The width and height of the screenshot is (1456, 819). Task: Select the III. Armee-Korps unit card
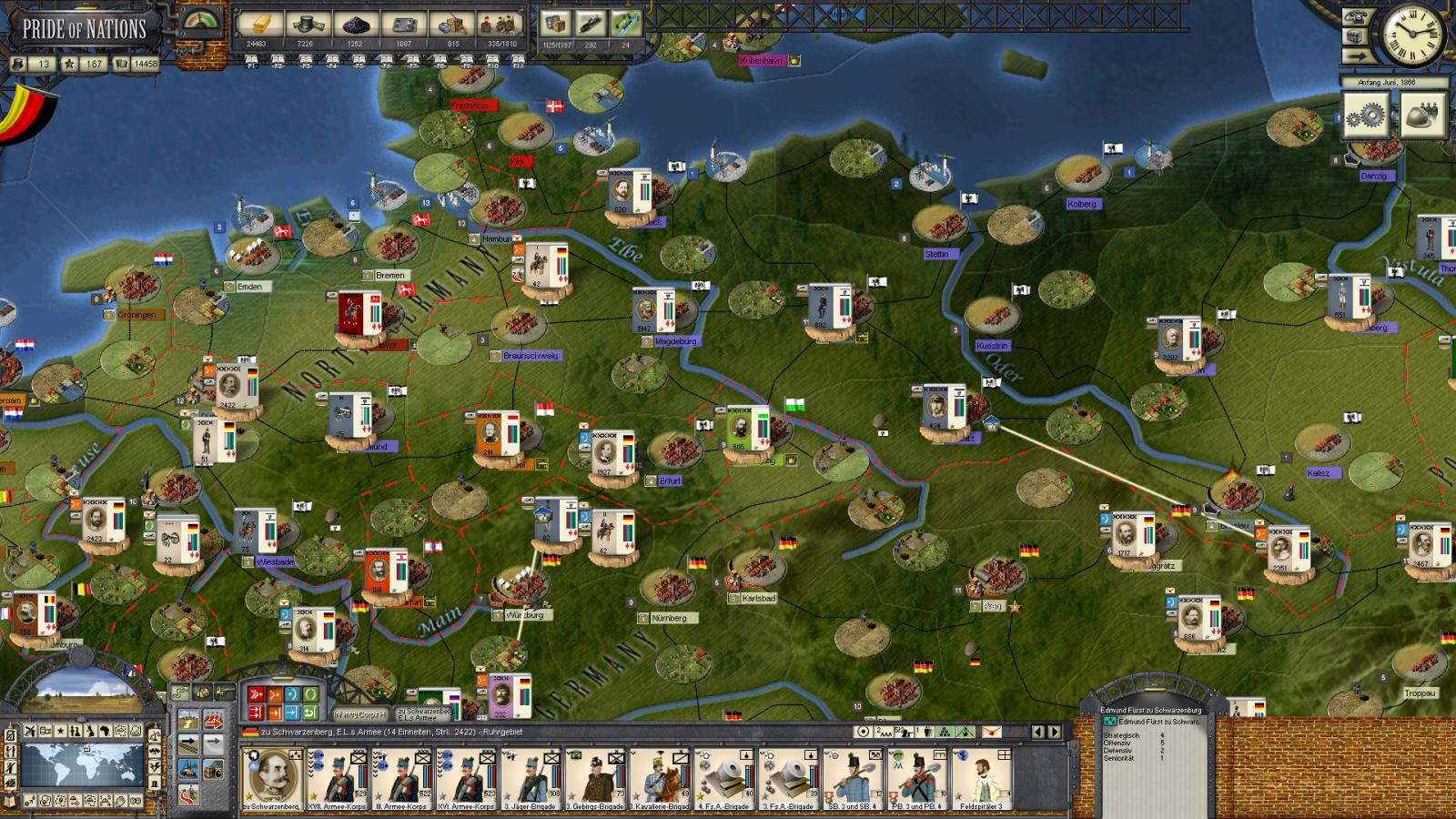[x=401, y=778]
